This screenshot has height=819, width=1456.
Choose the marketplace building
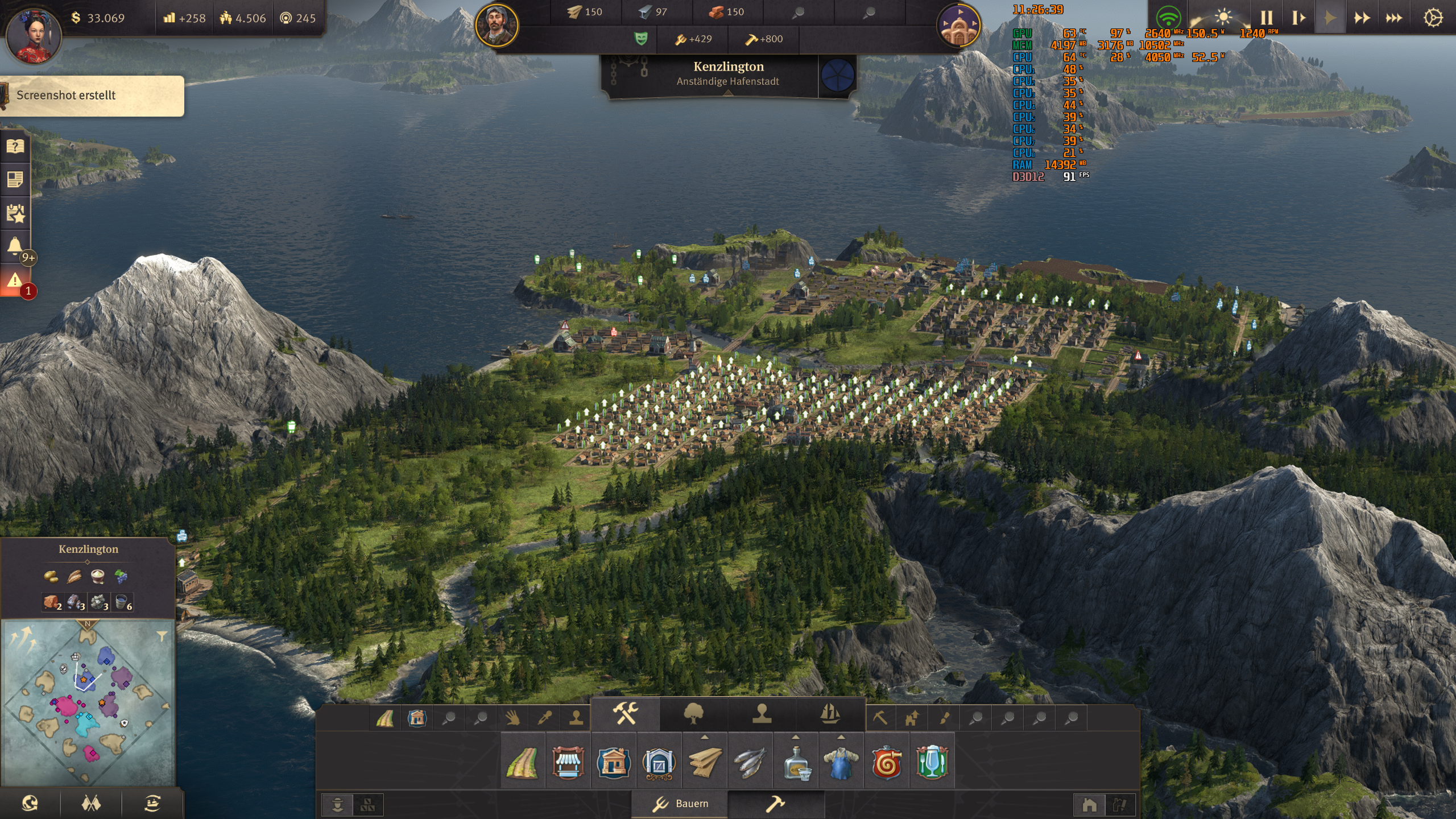(568, 763)
